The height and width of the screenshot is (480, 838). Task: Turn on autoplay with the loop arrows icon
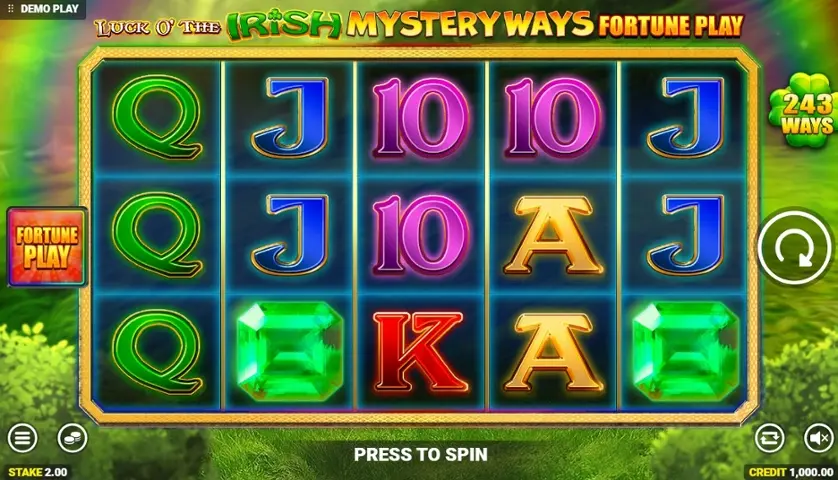click(769, 437)
